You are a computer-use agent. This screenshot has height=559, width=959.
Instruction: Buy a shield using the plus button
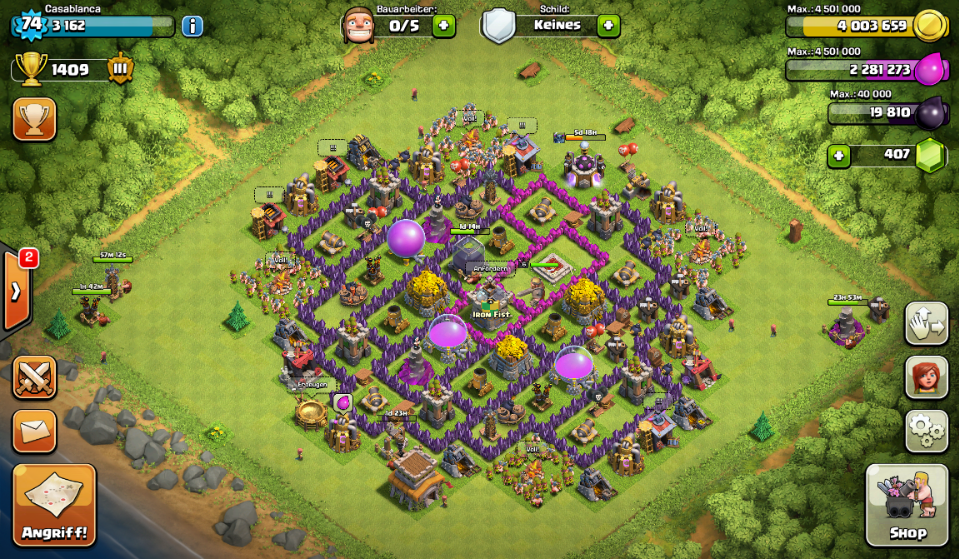pyautogui.click(x=608, y=25)
